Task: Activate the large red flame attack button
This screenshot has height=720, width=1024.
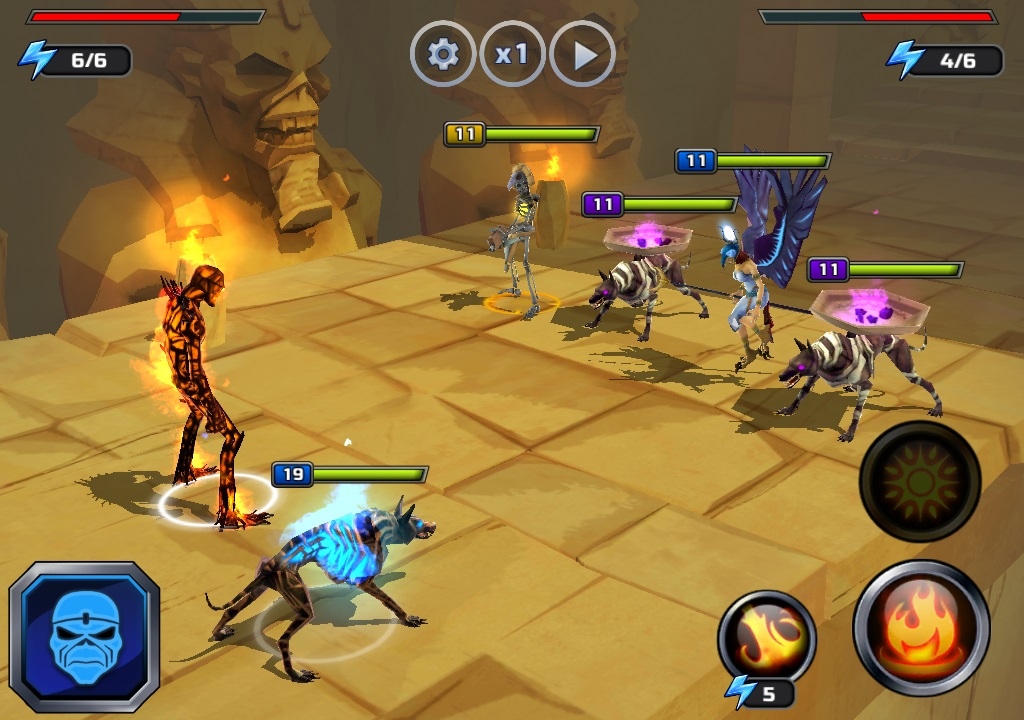Action: (x=921, y=627)
